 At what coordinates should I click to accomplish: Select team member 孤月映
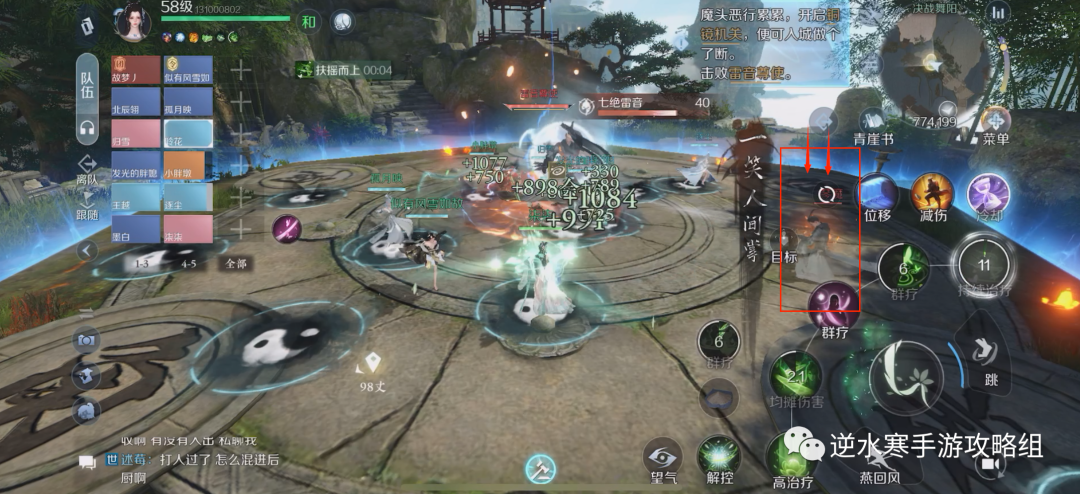coord(189,102)
